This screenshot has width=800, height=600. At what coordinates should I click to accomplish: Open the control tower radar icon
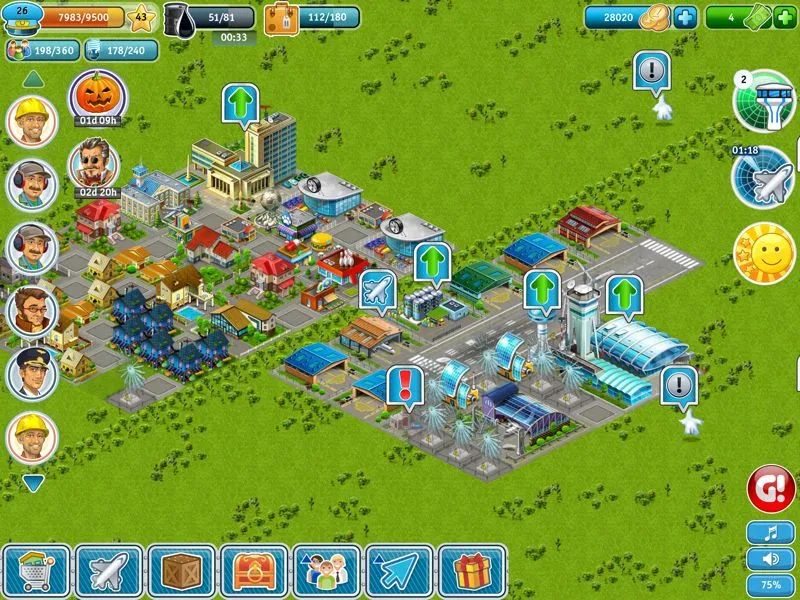coord(764,101)
